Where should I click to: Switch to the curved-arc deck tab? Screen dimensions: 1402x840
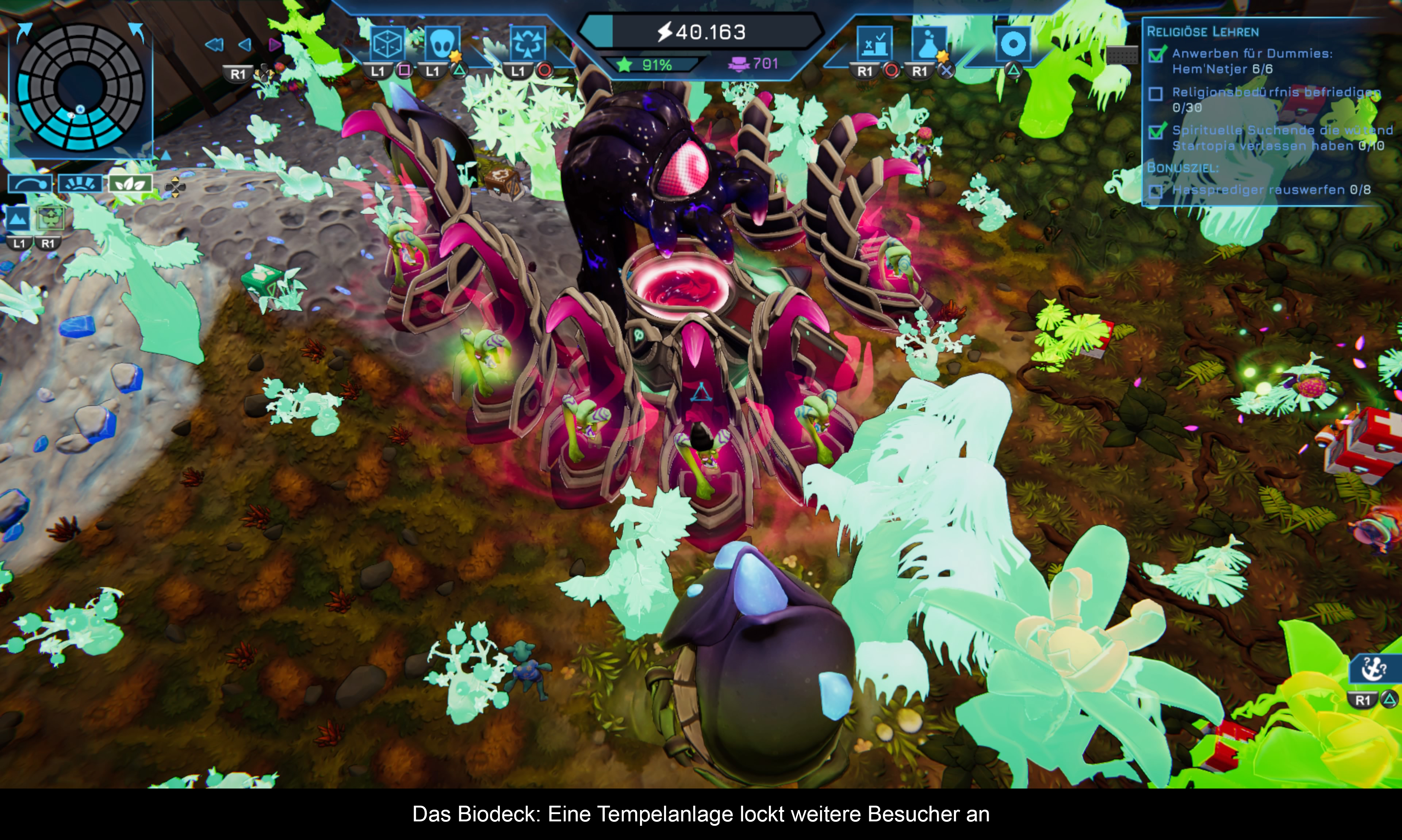31,184
